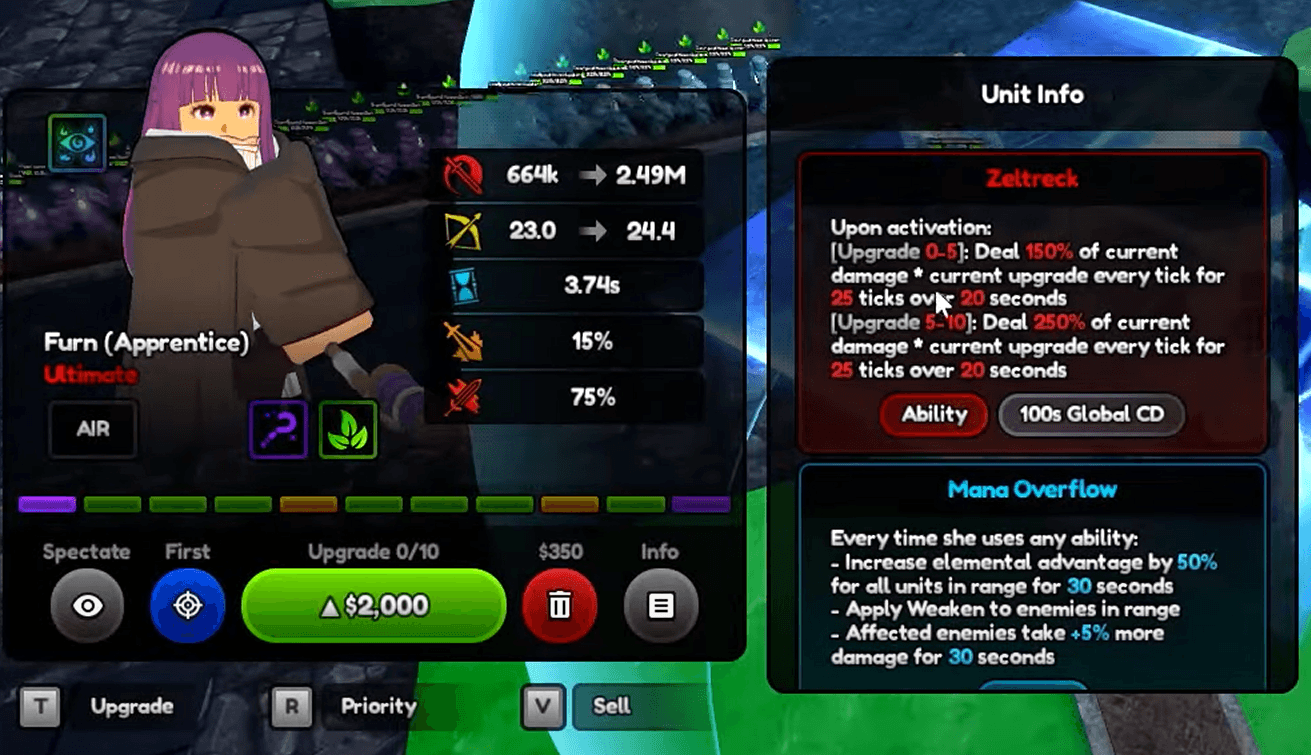Open the Unit Info panel header

(1032, 94)
